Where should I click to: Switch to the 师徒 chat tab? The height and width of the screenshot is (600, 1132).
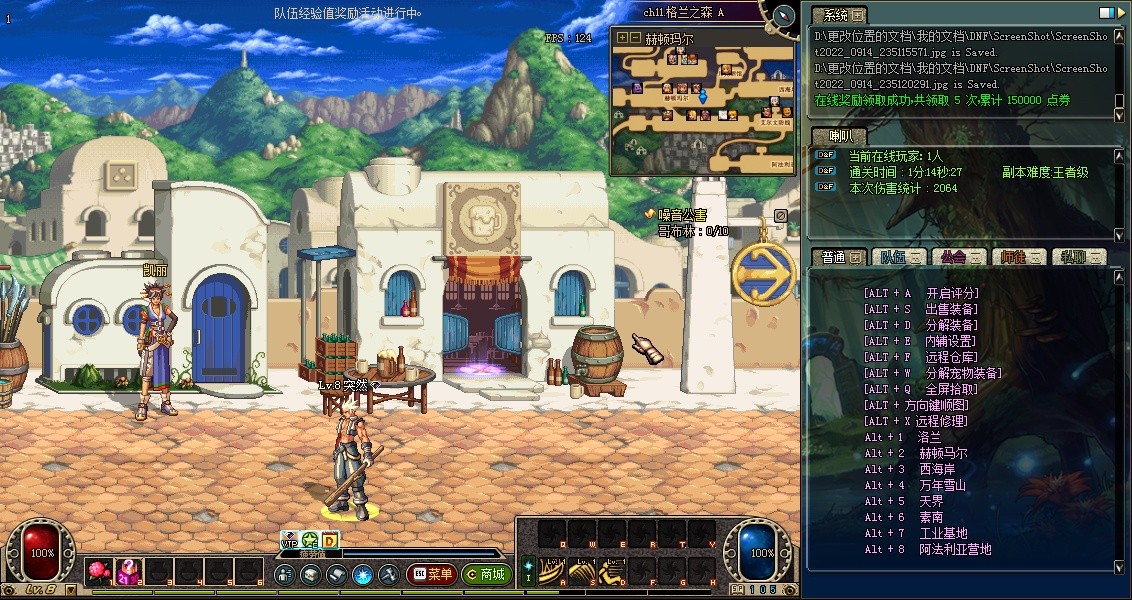click(1018, 257)
